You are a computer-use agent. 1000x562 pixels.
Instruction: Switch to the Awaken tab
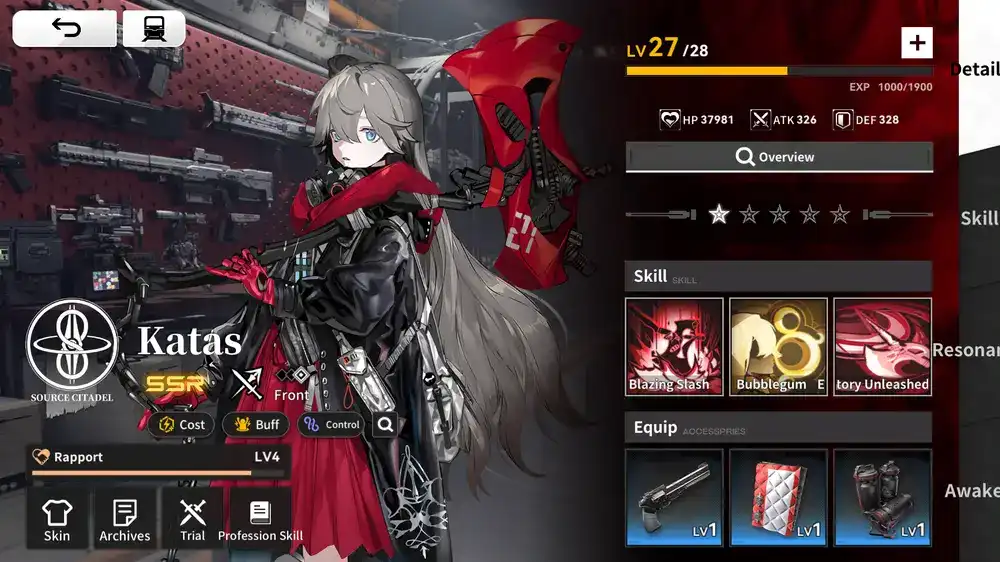tap(972, 490)
